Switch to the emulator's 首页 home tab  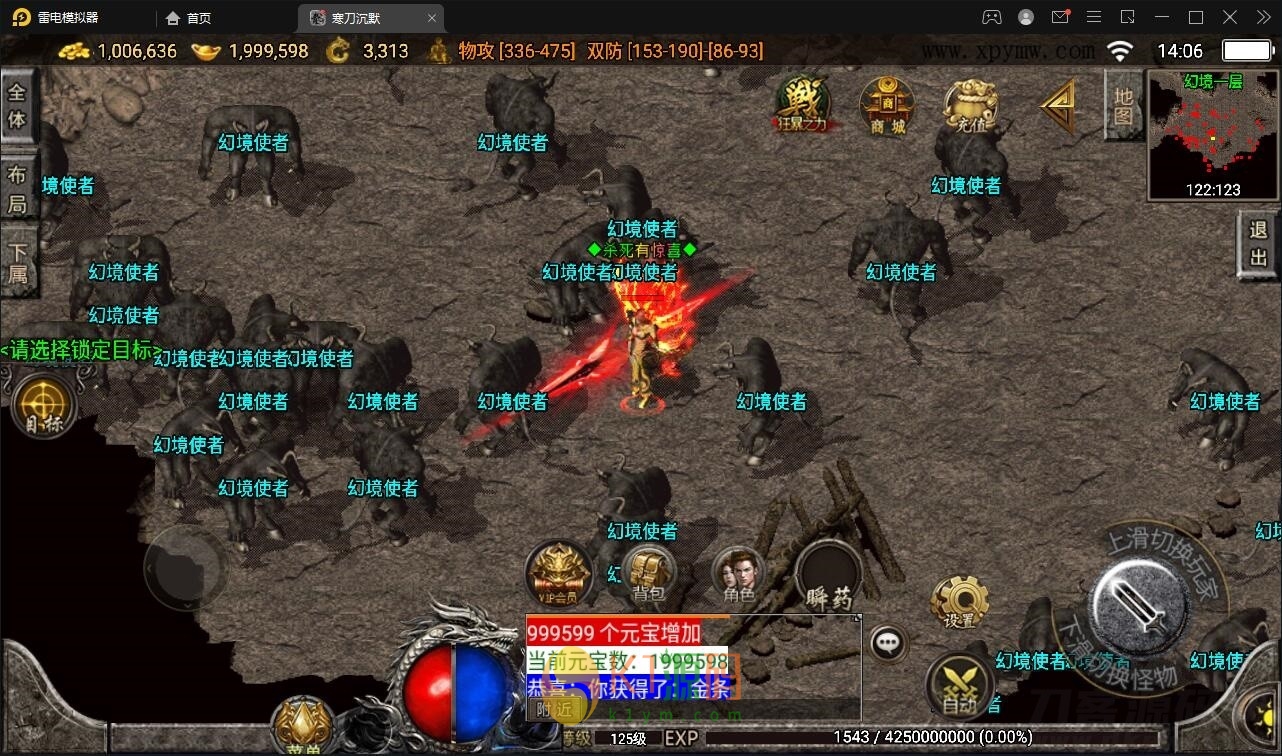pos(189,18)
